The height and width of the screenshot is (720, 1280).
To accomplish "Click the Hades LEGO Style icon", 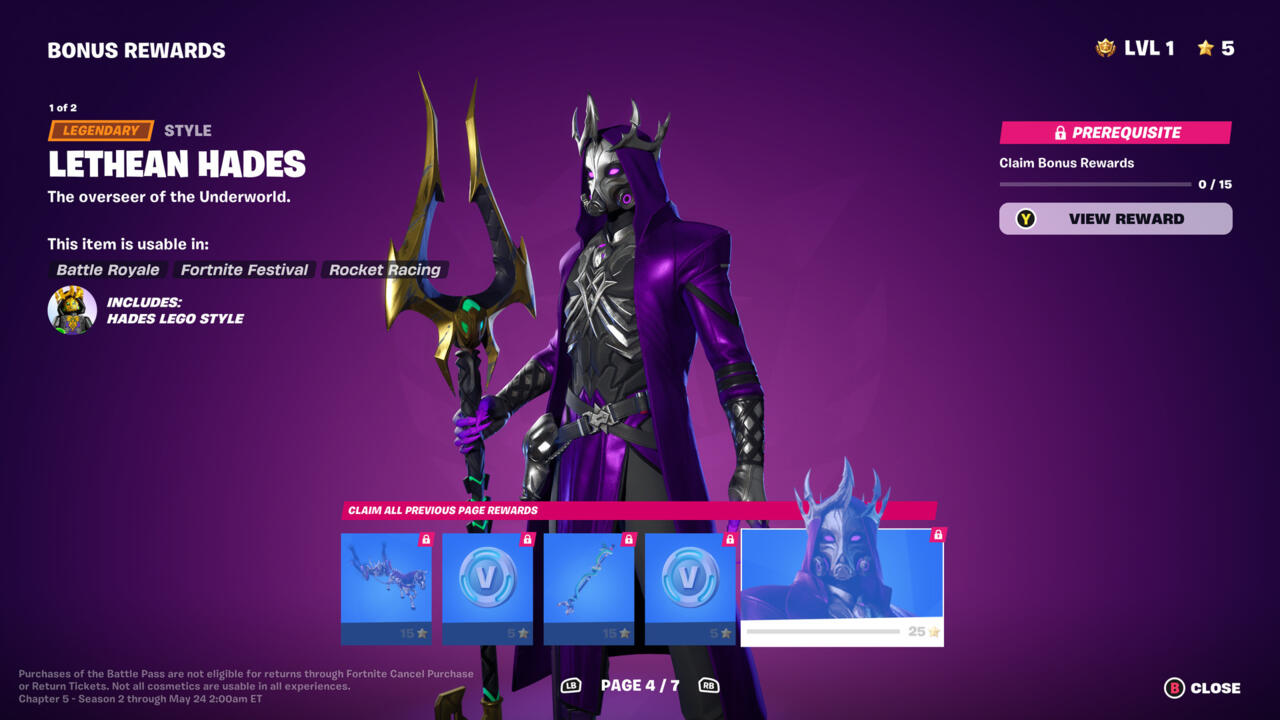I will [72, 310].
